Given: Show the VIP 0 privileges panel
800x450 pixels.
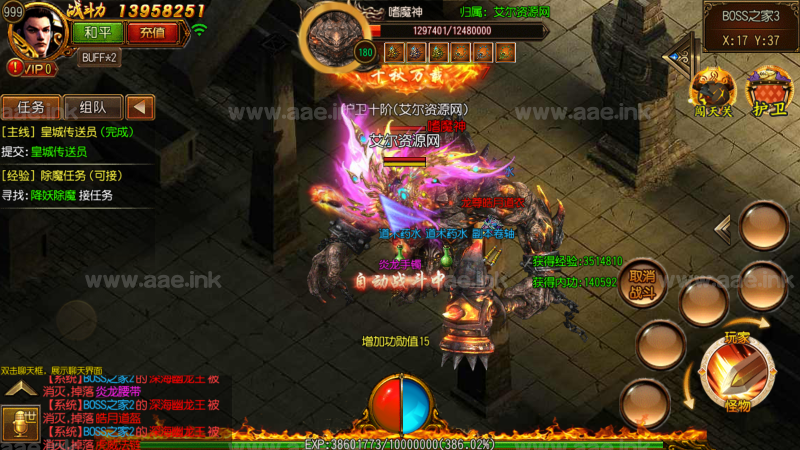Looking at the screenshot, I should pos(30,67).
